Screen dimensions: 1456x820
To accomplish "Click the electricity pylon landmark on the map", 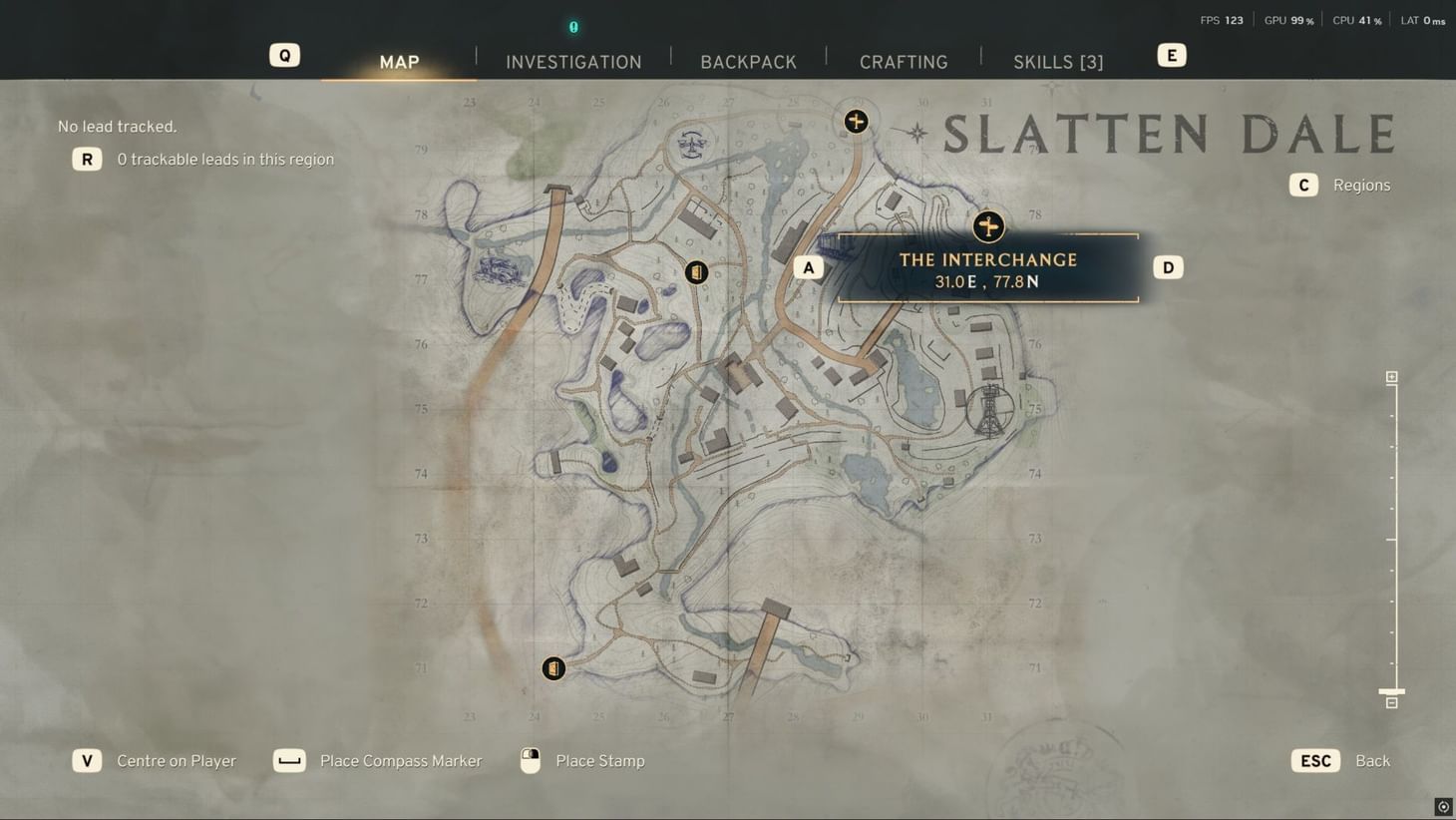I will click(990, 407).
